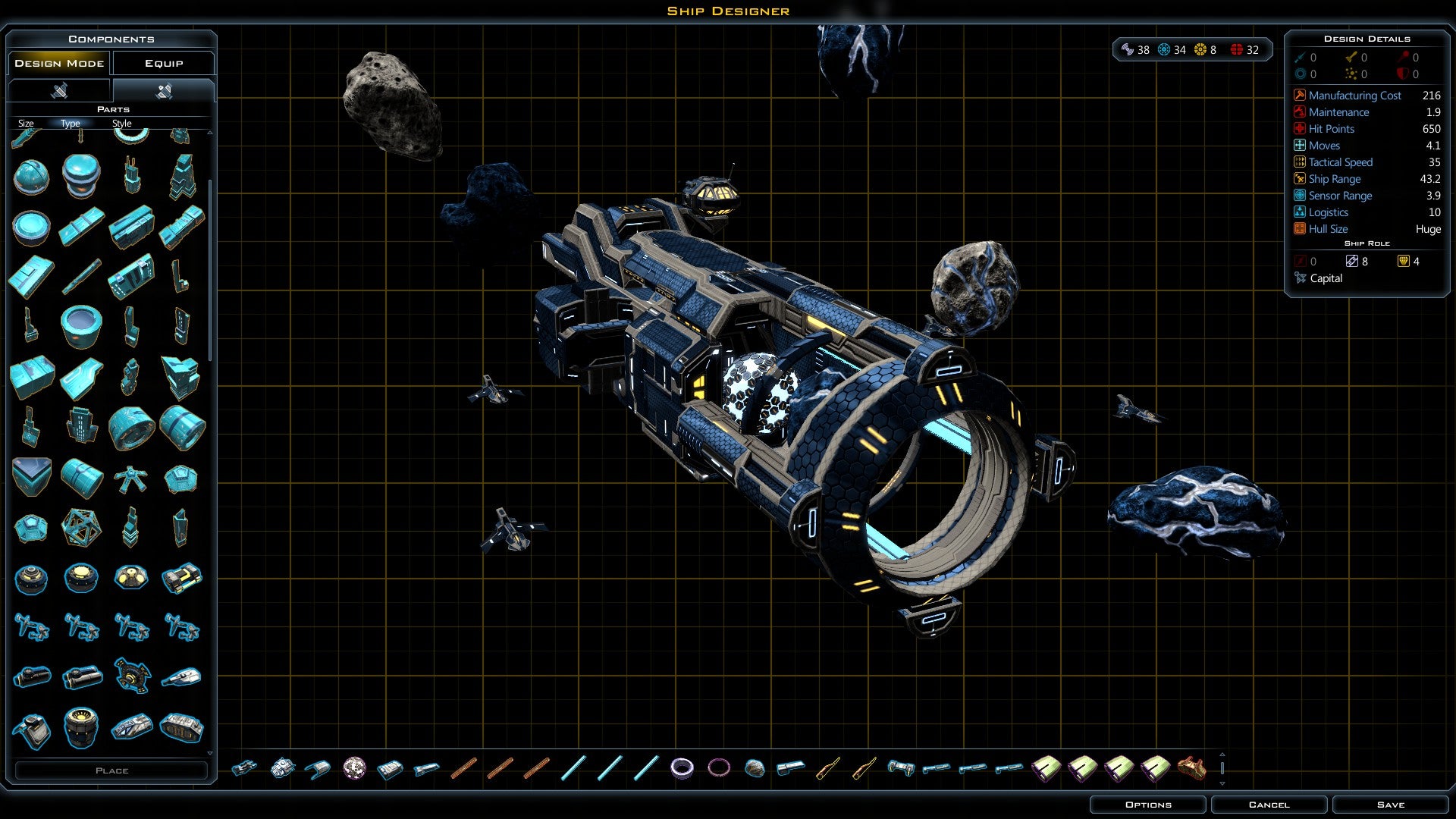
Task: Click the Sensor Range icon
Action: pyautogui.click(x=1299, y=196)
